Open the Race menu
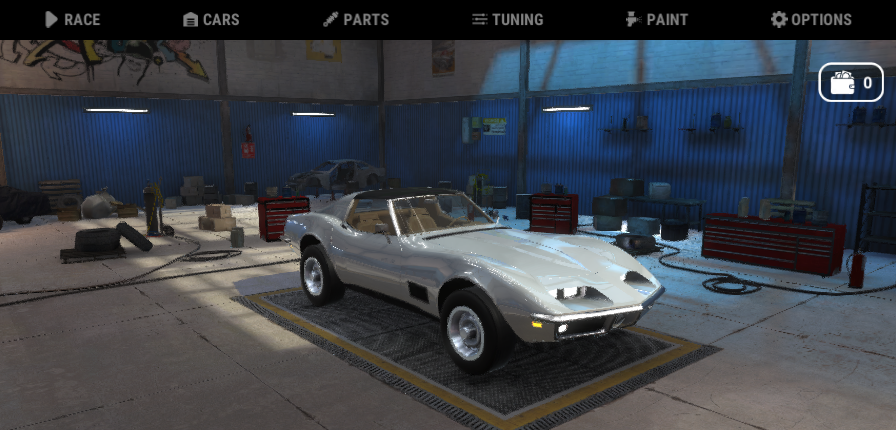This screenshot has width=896, height=430. click(73, 19)
